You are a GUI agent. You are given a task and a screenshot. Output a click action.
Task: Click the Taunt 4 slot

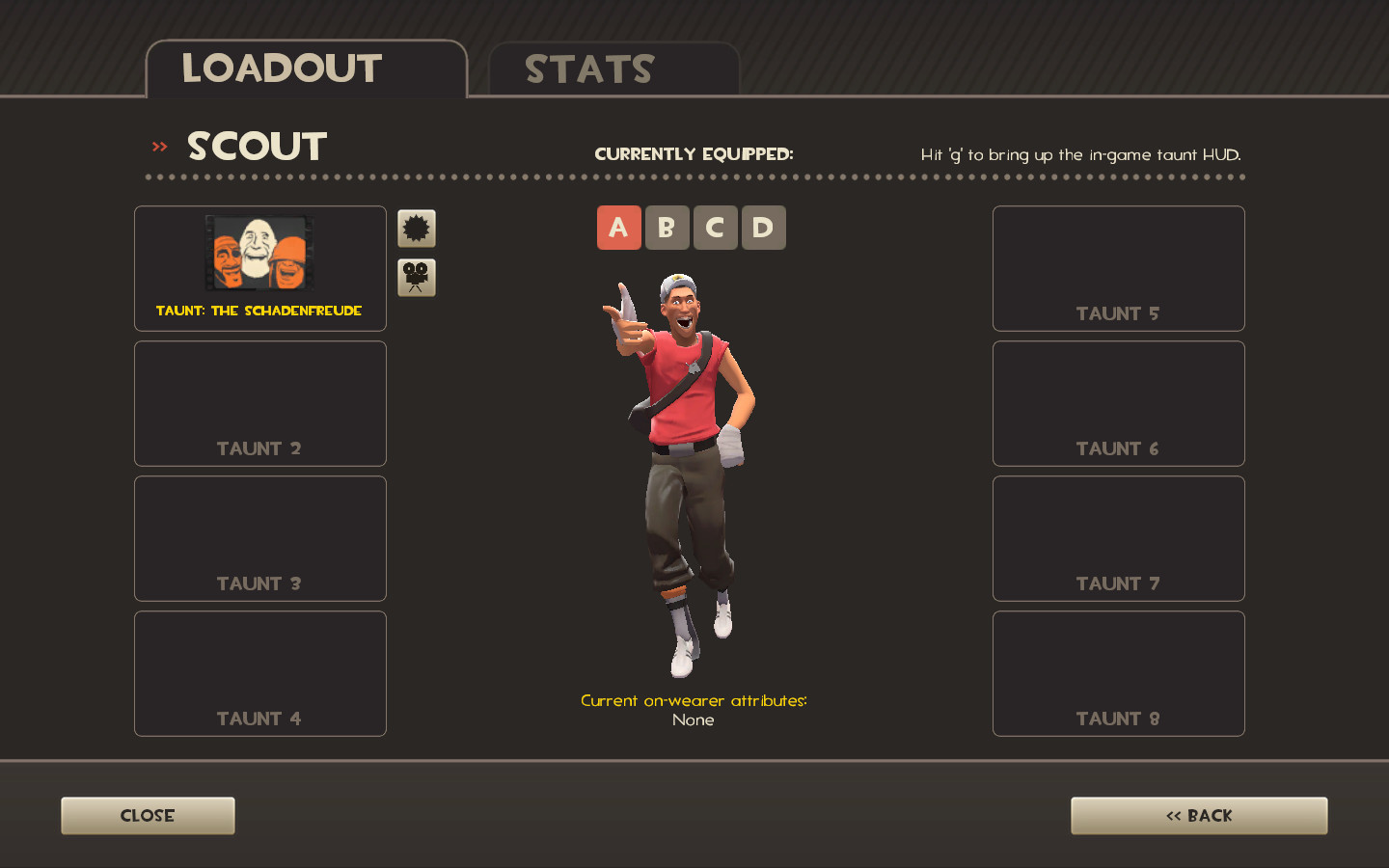(x=259, y=673)
